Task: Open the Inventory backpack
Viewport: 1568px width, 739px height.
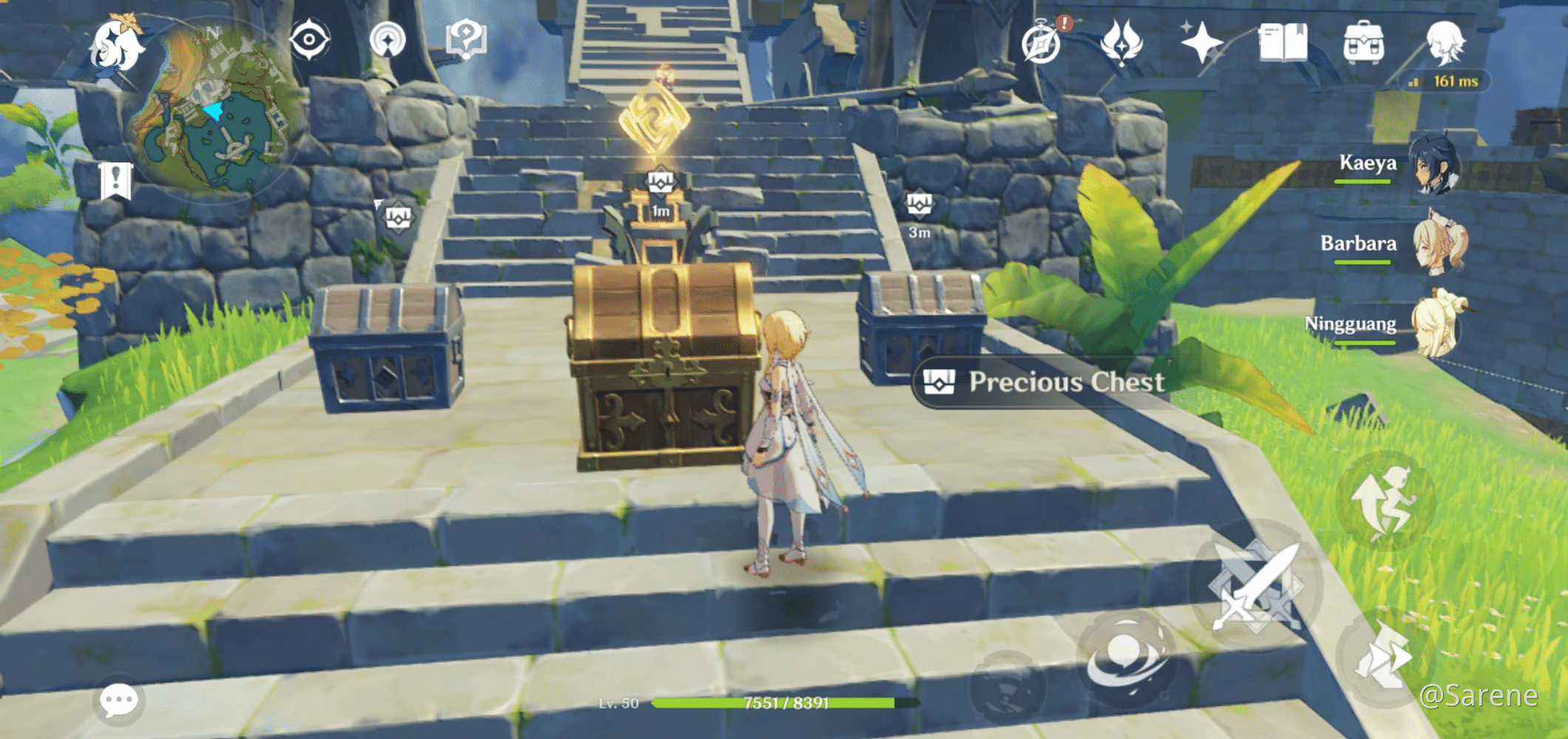Action: click(x=1363, y=42)
